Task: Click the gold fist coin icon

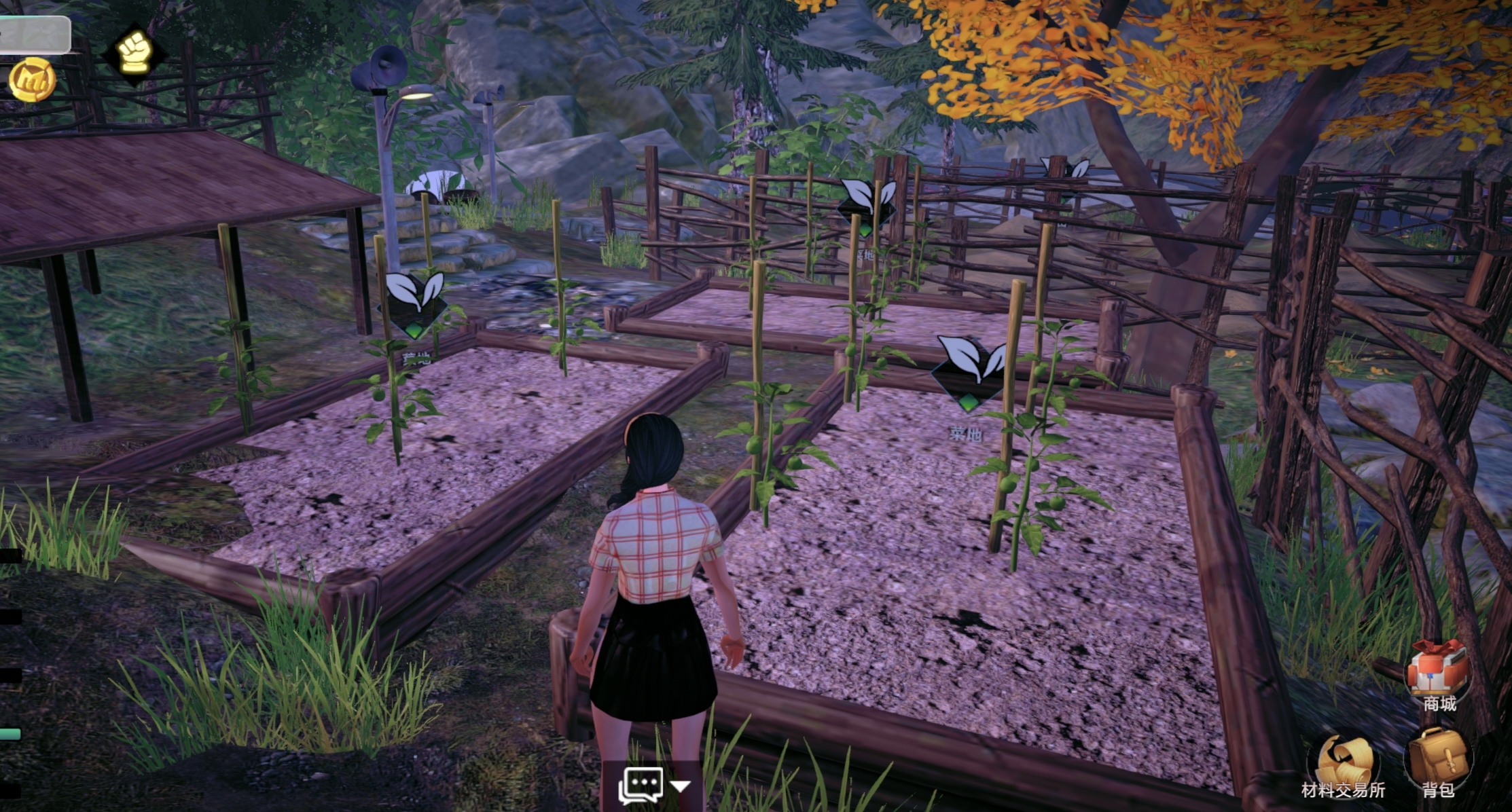Action: pyautogui.click(x=32, y=80)
